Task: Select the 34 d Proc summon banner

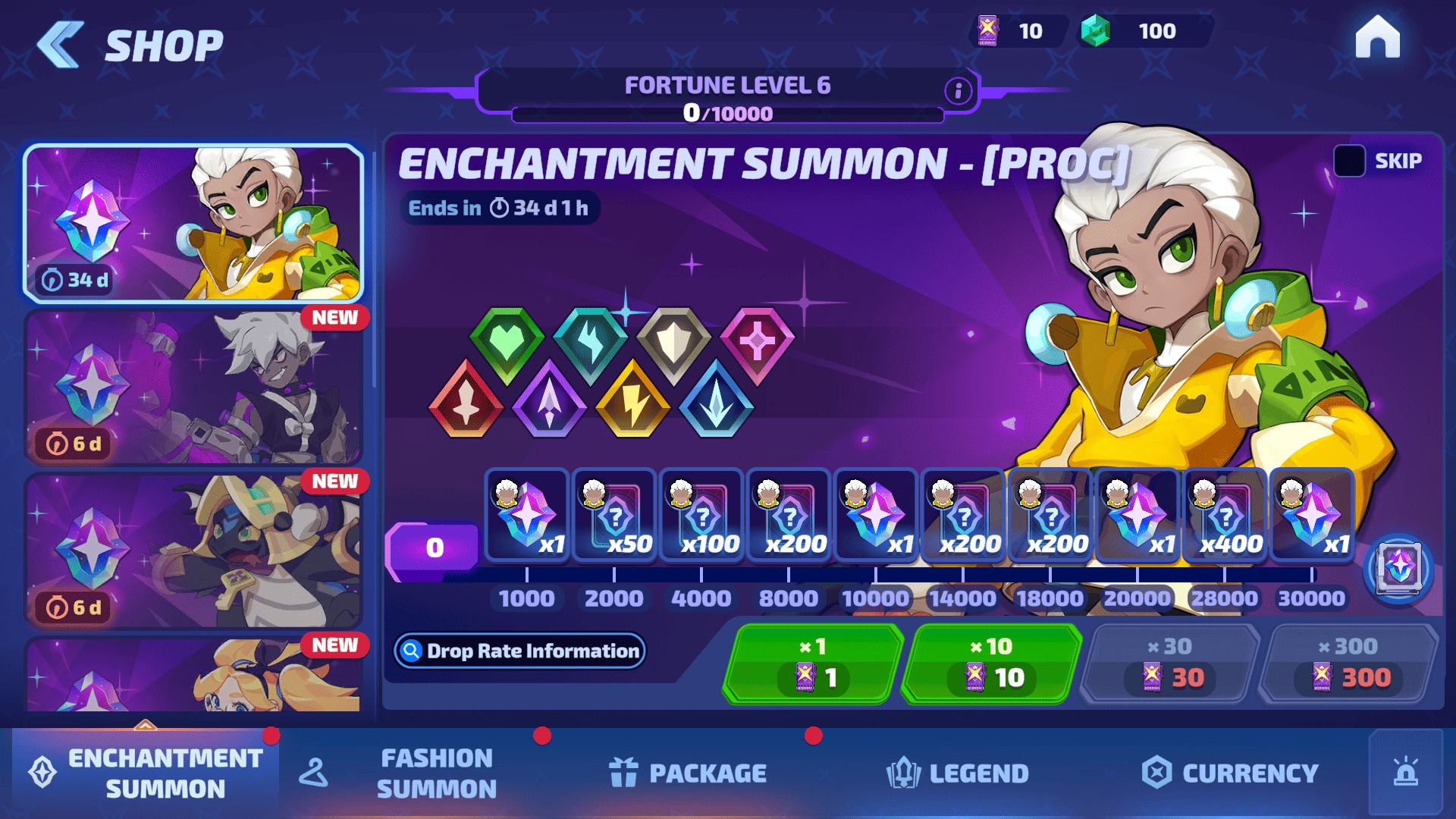Action: (193, 224)
